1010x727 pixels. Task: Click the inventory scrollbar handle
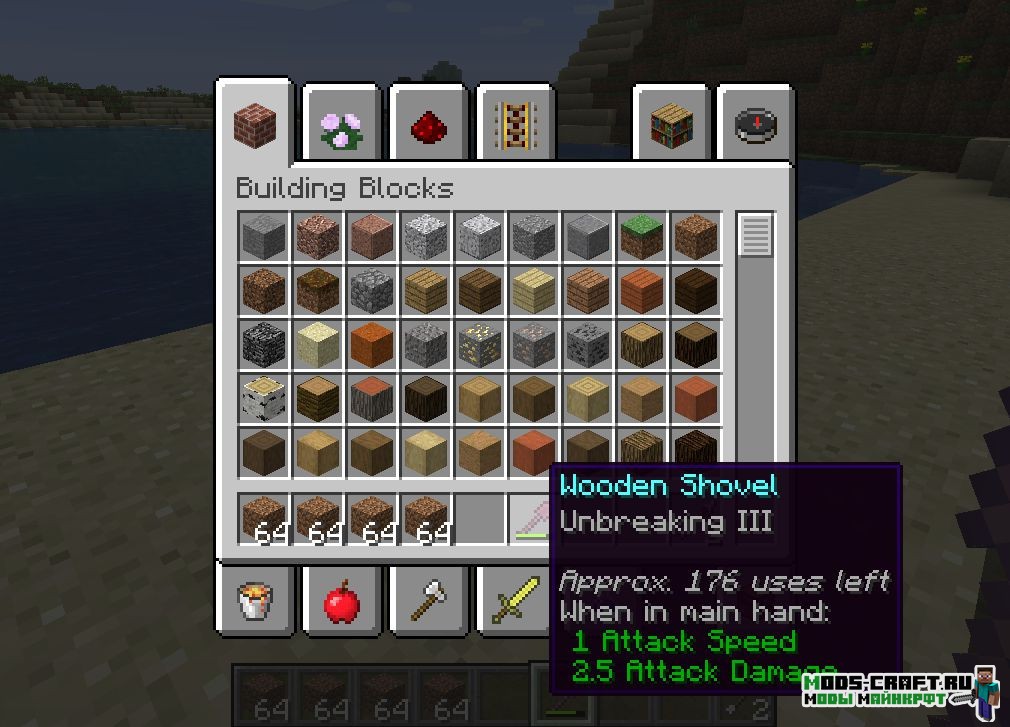coord(756,236)
